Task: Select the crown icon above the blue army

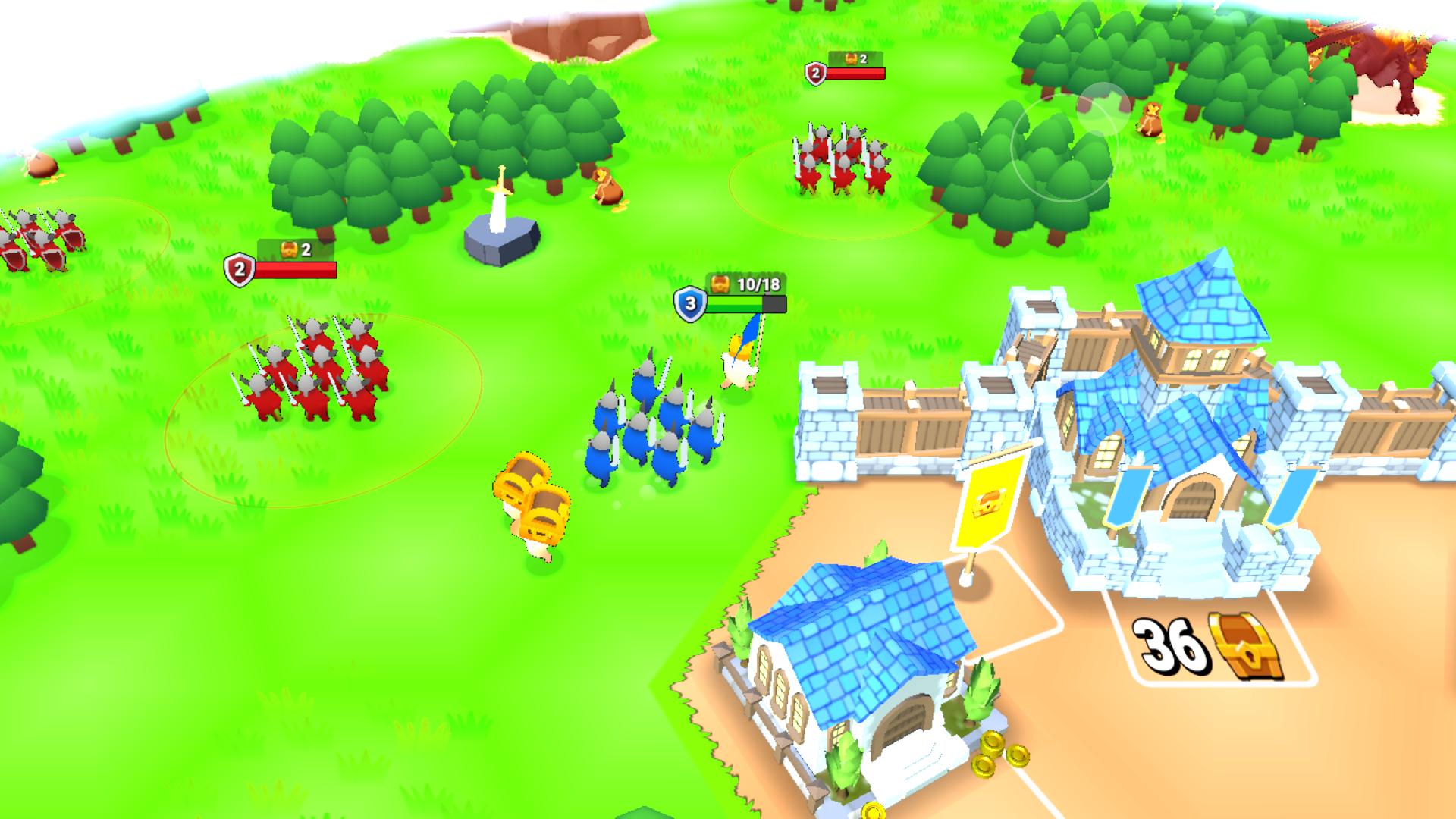Action: 720,285
